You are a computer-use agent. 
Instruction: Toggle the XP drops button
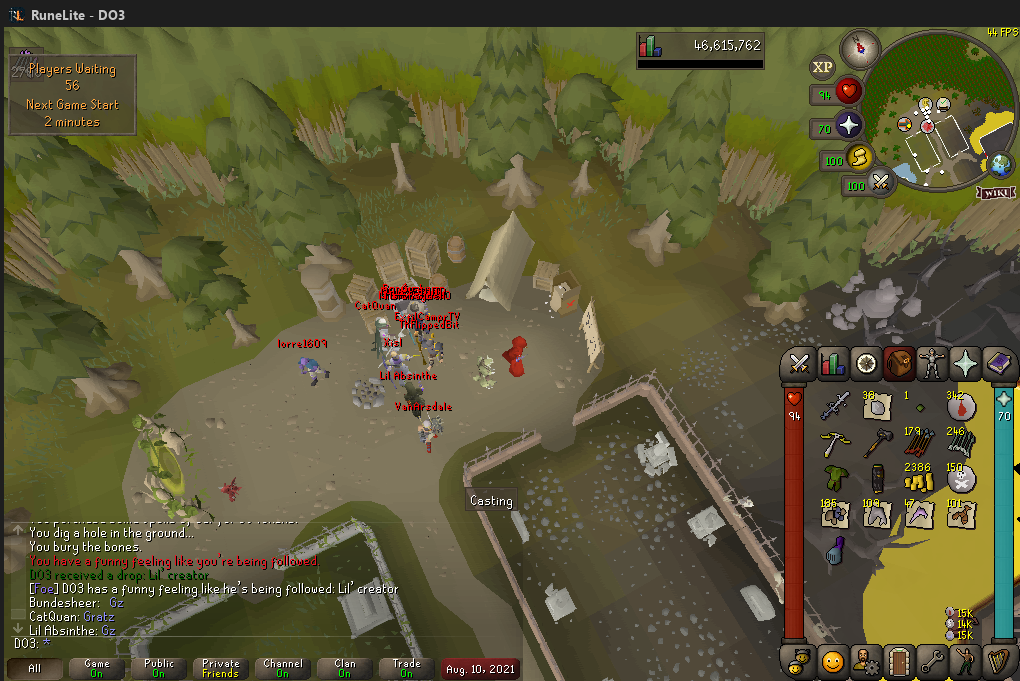(822, 67)
